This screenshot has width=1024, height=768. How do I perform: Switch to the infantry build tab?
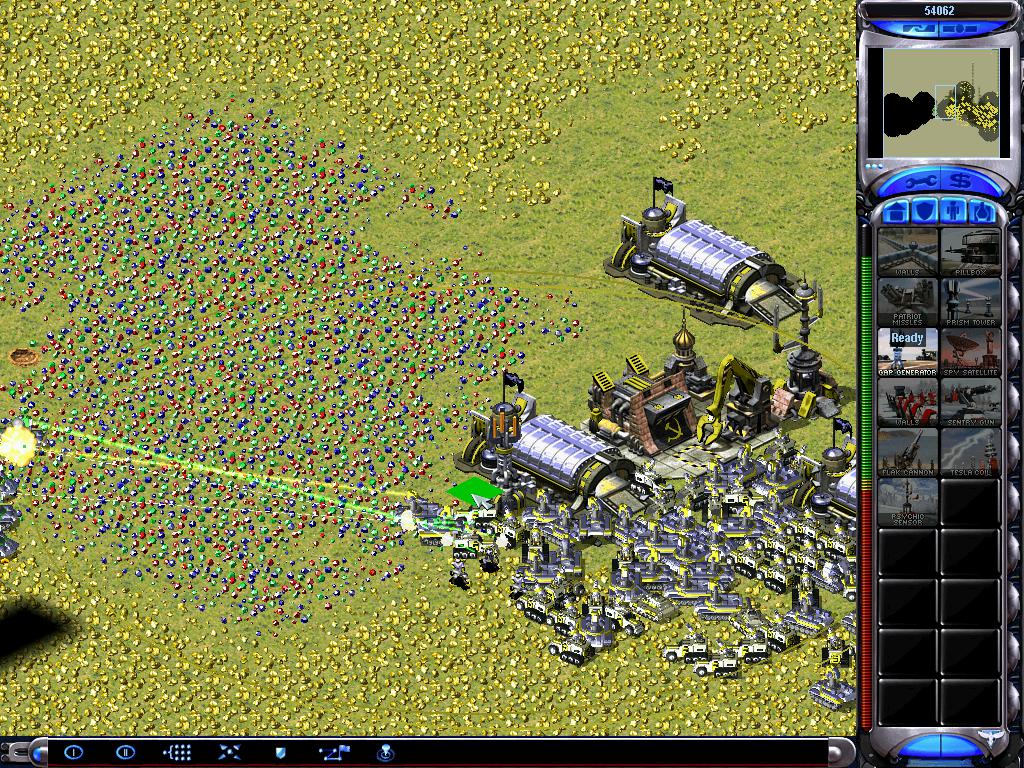point(955,212)
